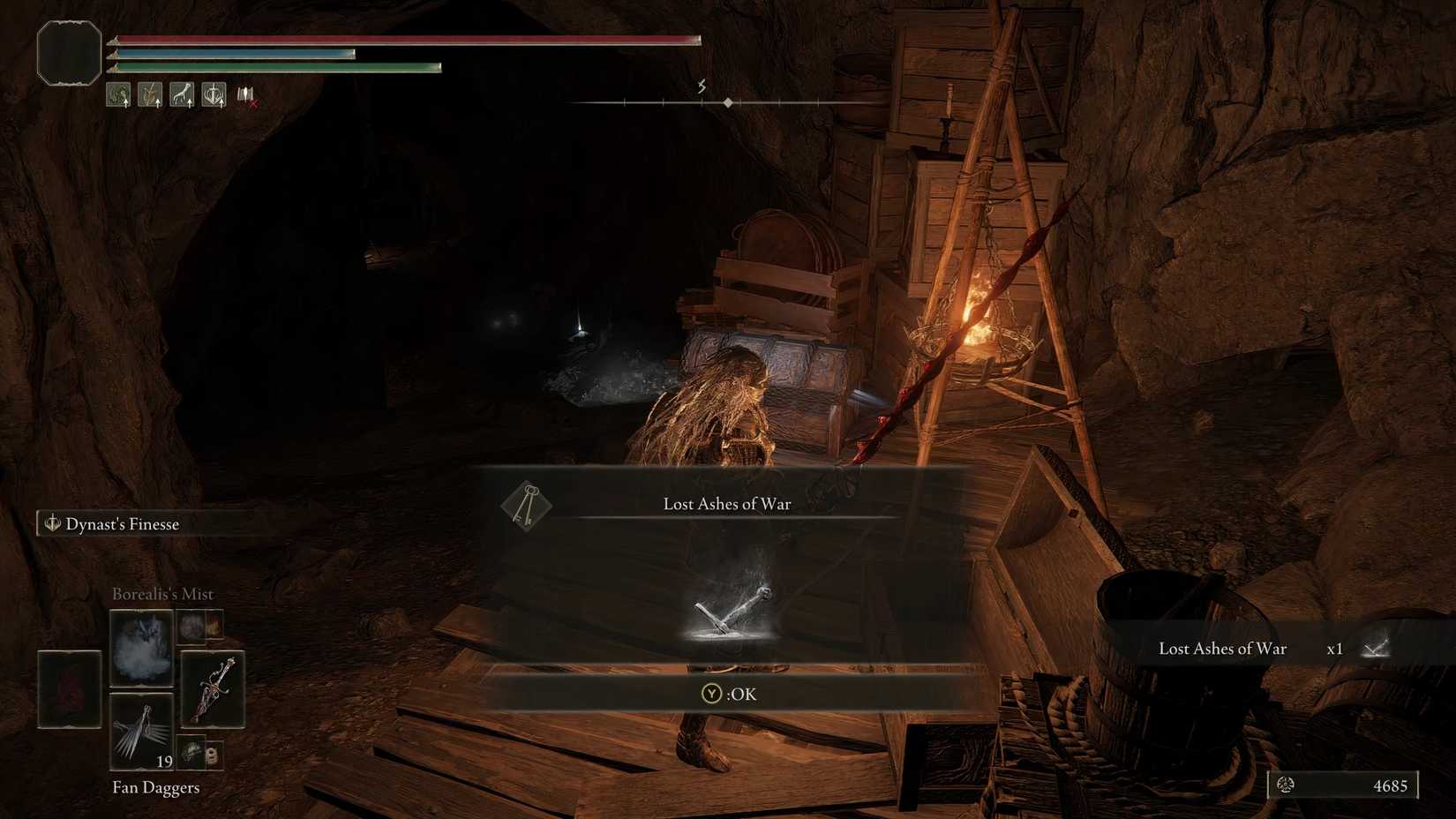The height and width of the screenshot is (819, 1456).
Task: Toggle the green leftmost status buff icon
Action: pyautogui.click(x=117, y=94)
